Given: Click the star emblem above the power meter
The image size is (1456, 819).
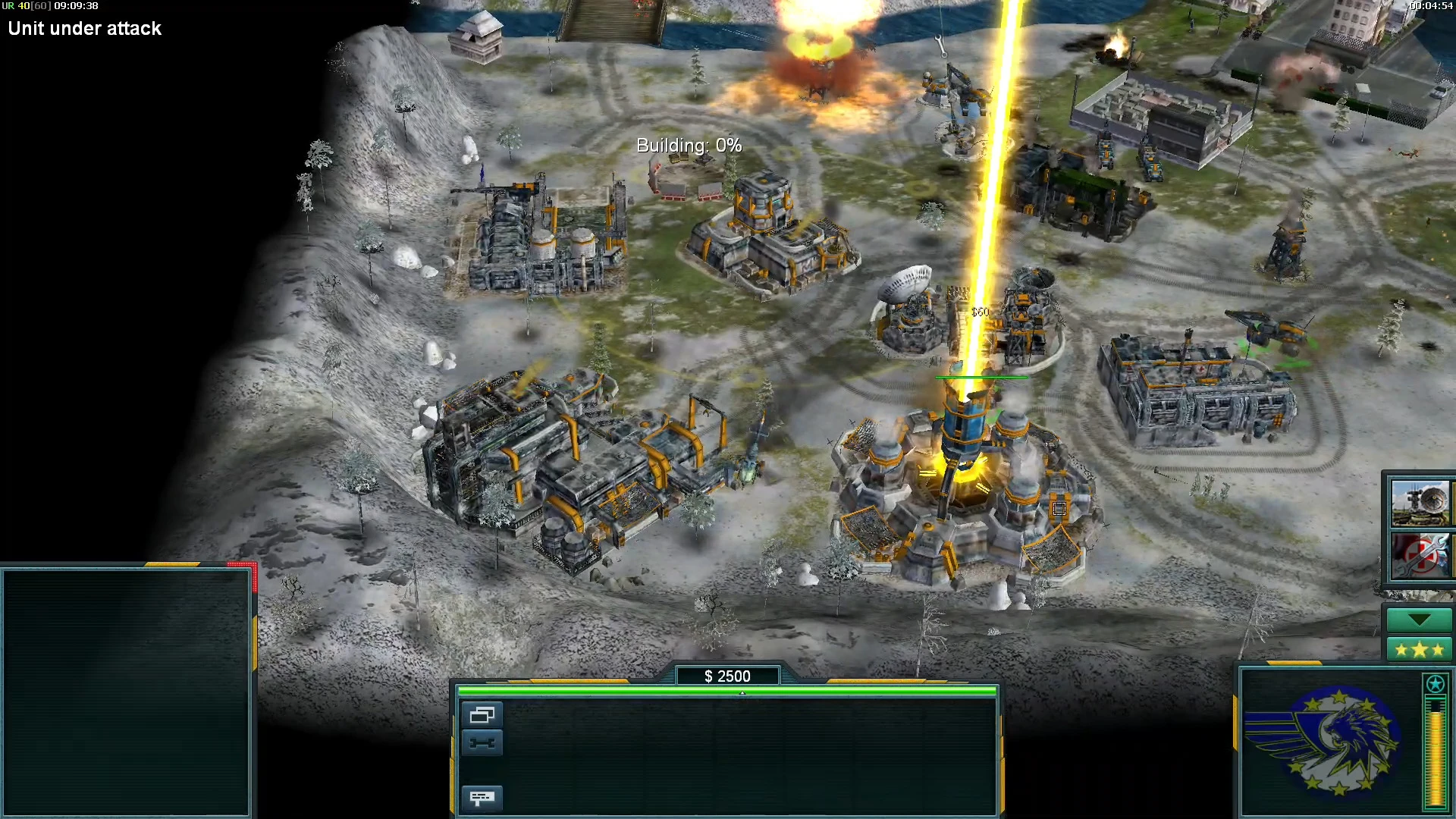Looking at the screenshot, I should pyautogui.click(x=1434, y=685).
